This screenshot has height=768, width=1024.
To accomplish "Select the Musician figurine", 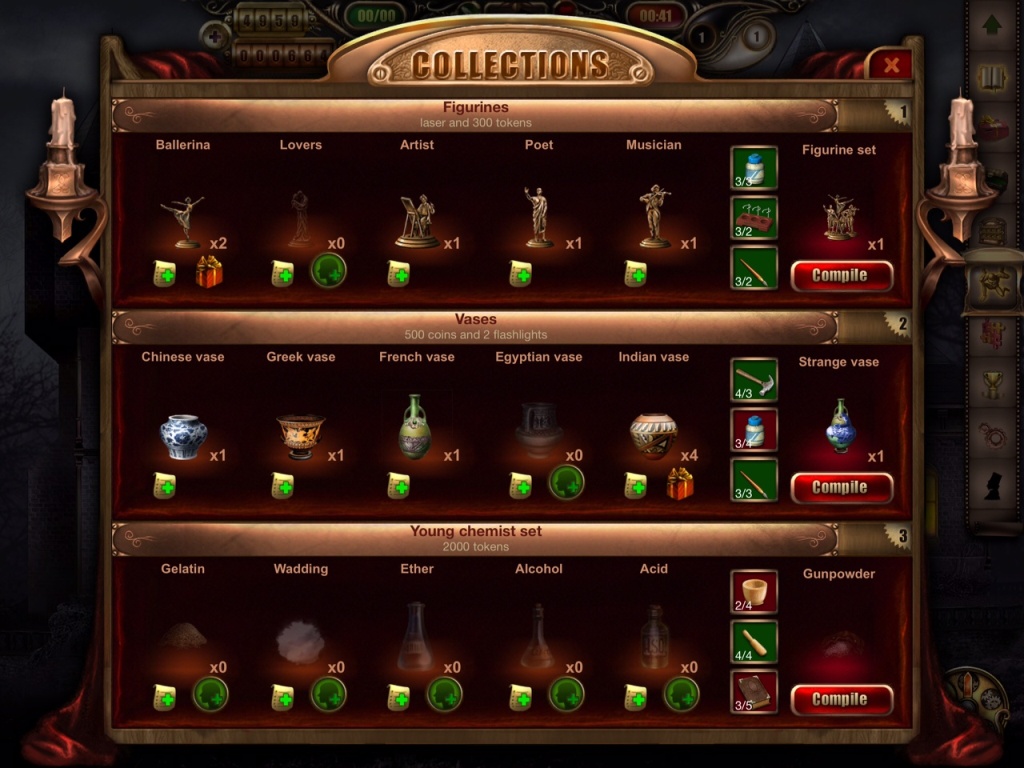I will (x=654, y=217).
